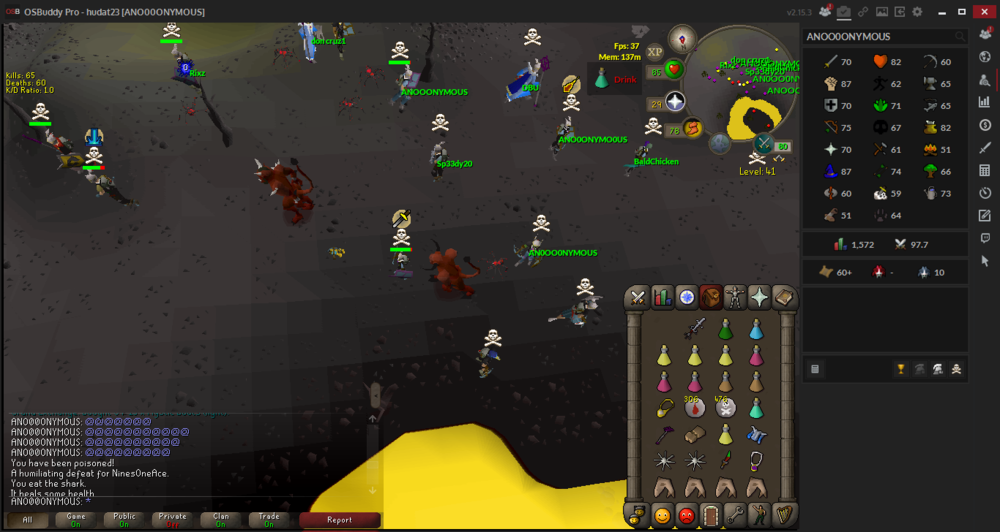Open the Music player harp tab

click(x=785, y=516)
